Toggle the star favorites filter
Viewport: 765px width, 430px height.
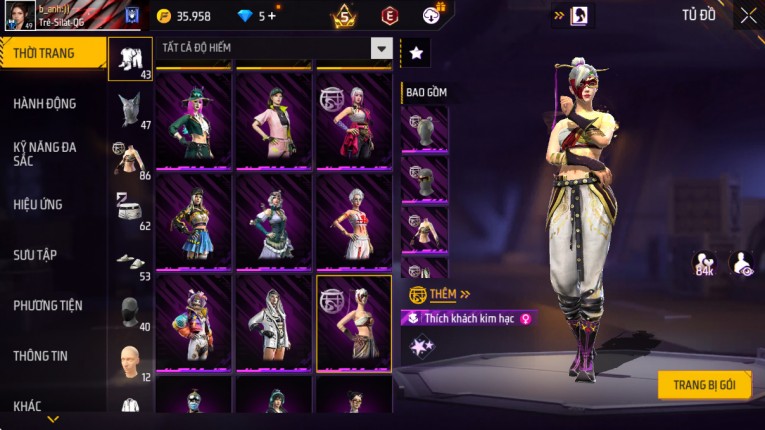(x=415, y=53)
